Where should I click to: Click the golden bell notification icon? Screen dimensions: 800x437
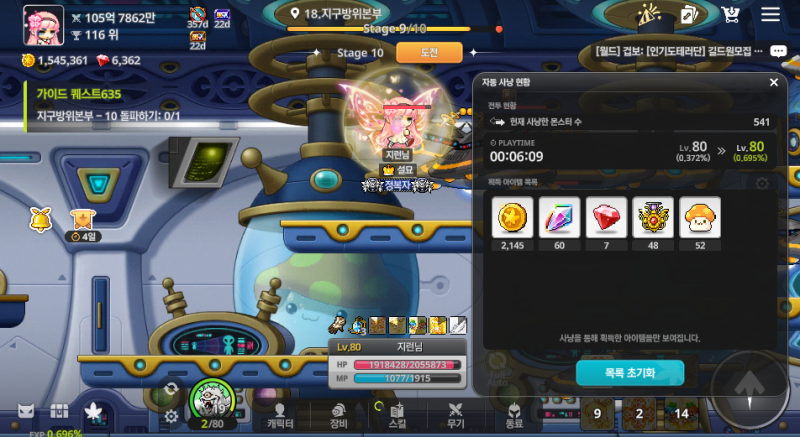(40, 217)
